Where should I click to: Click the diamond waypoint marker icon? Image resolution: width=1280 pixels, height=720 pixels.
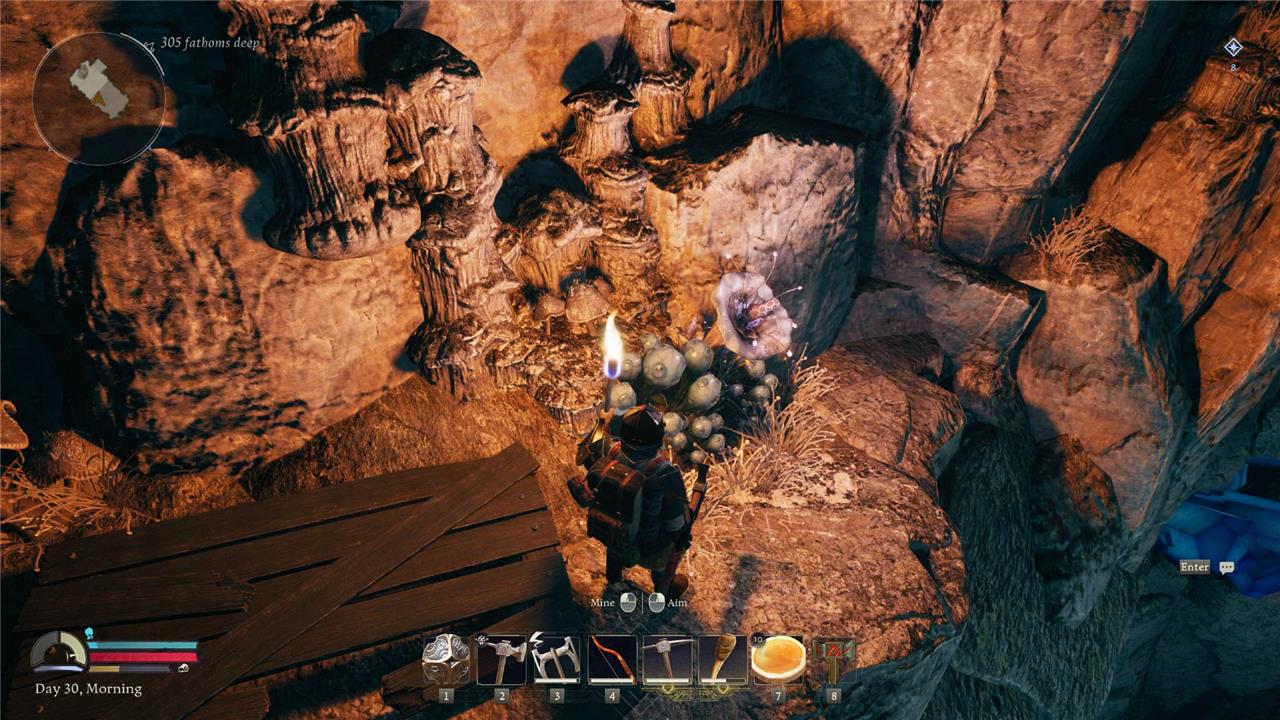pyautogui.click(x=1233, y=47)
